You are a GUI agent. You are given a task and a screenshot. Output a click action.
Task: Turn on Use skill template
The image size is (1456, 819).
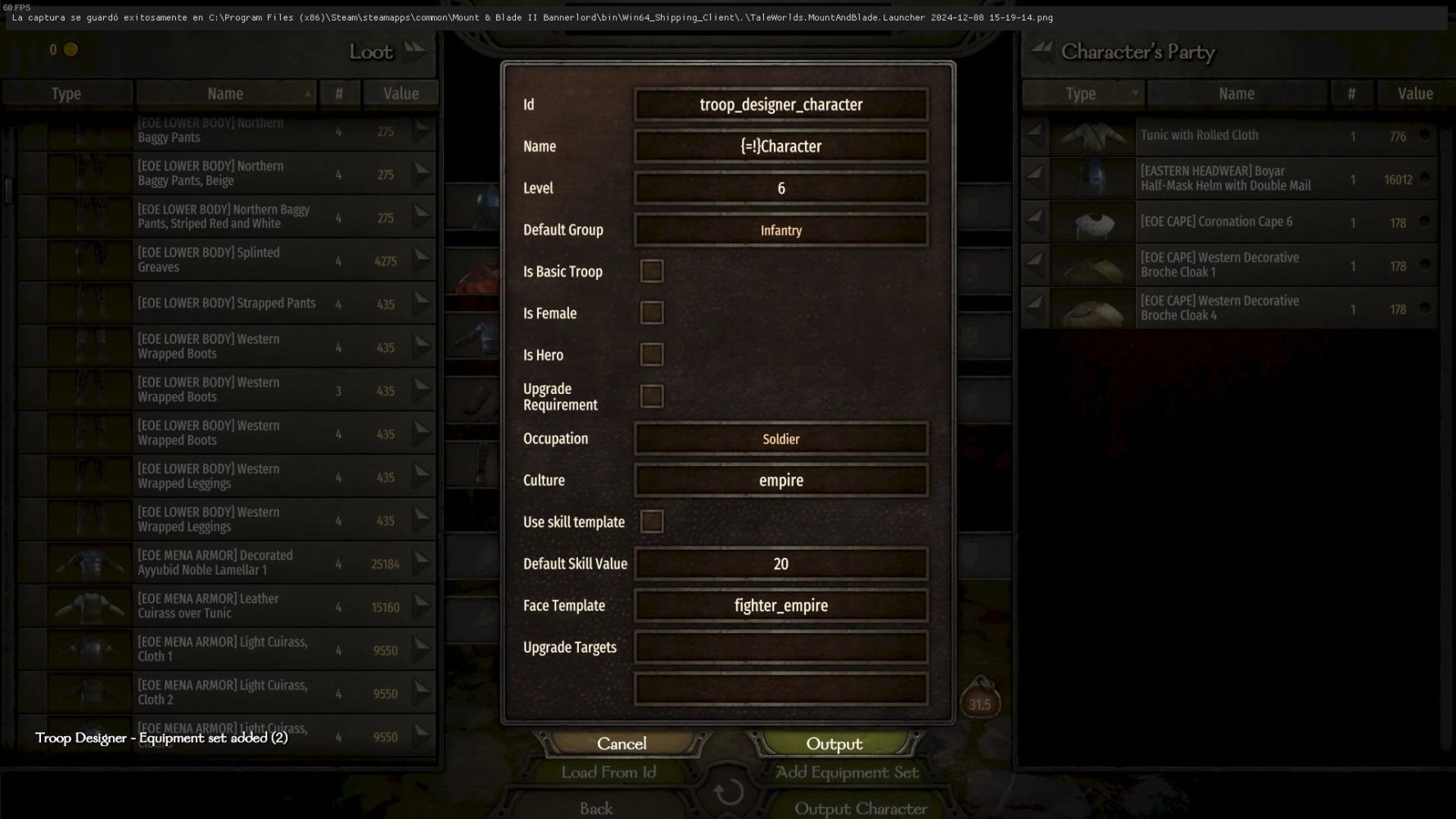(652, 522)
